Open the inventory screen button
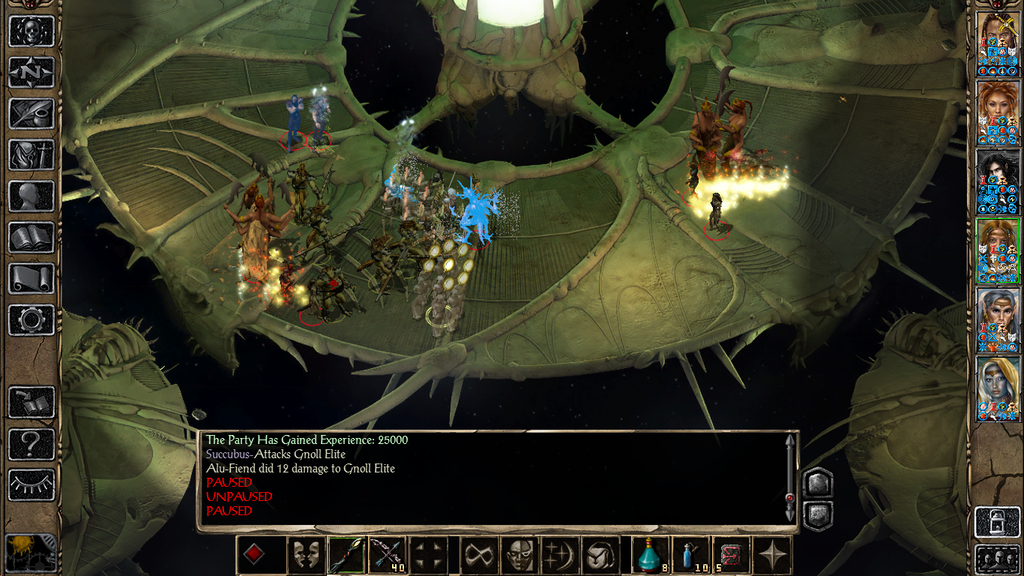 click(x=31, y=155)
